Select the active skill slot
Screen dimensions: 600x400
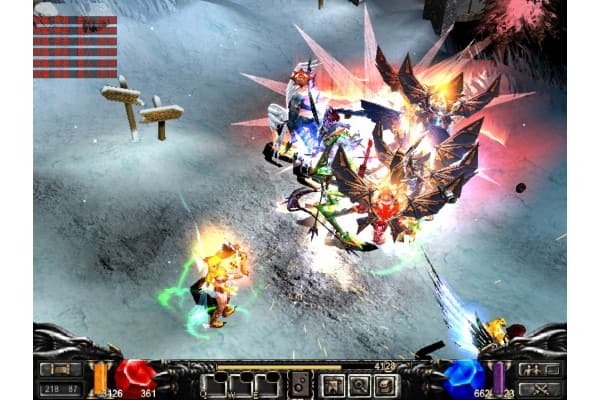[x=299, y=385]
